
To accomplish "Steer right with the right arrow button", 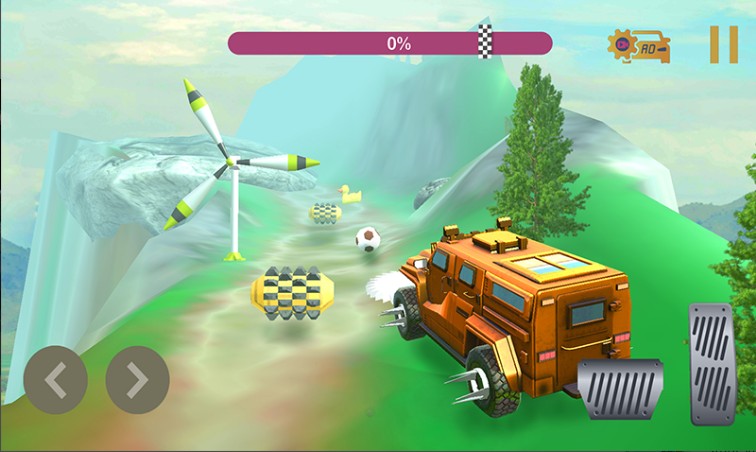I will (137, 380).
